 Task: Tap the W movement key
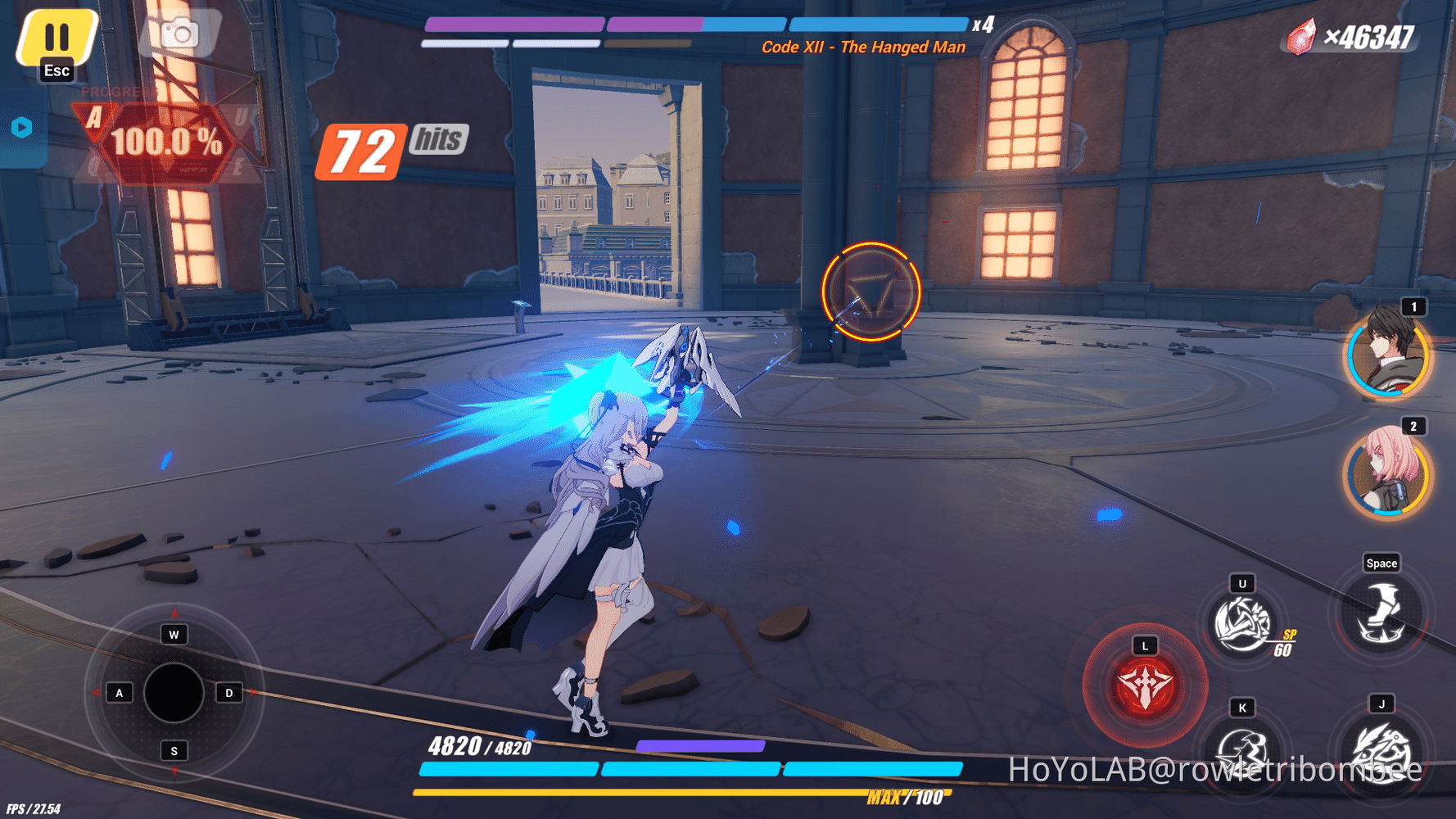click(173, 633)
